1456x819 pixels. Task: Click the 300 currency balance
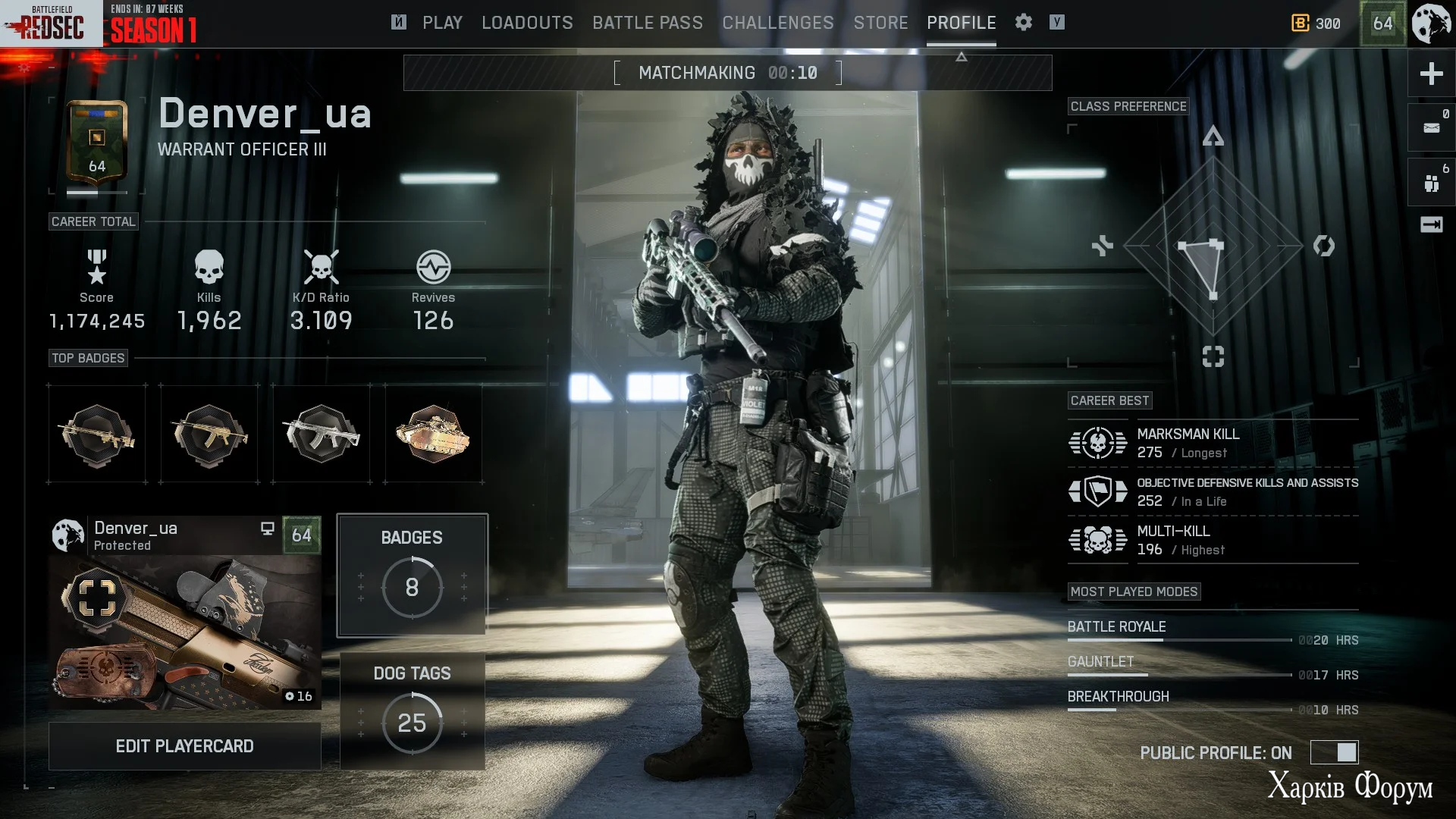1316,24
